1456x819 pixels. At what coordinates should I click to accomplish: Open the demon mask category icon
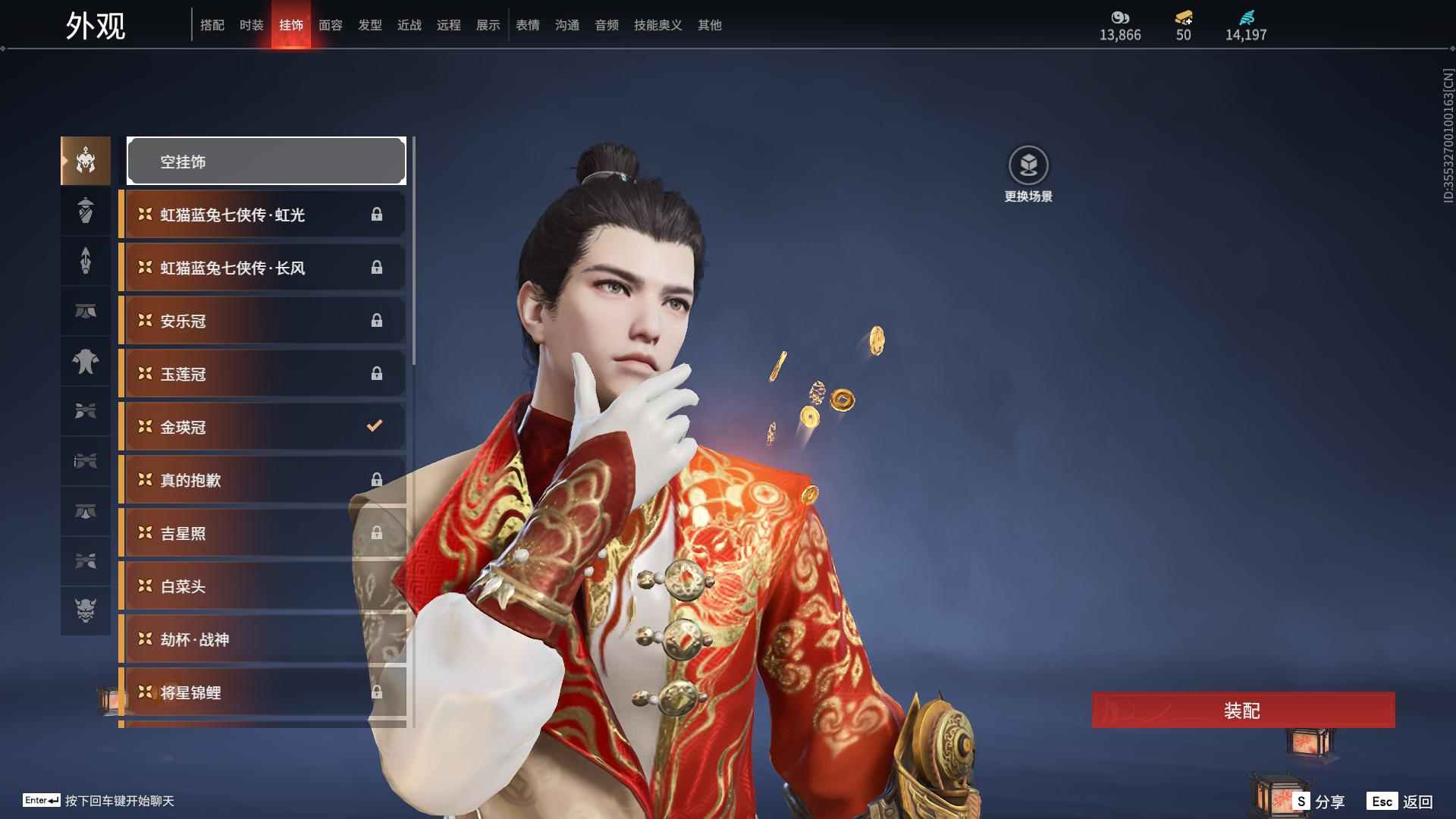[86, 610]
